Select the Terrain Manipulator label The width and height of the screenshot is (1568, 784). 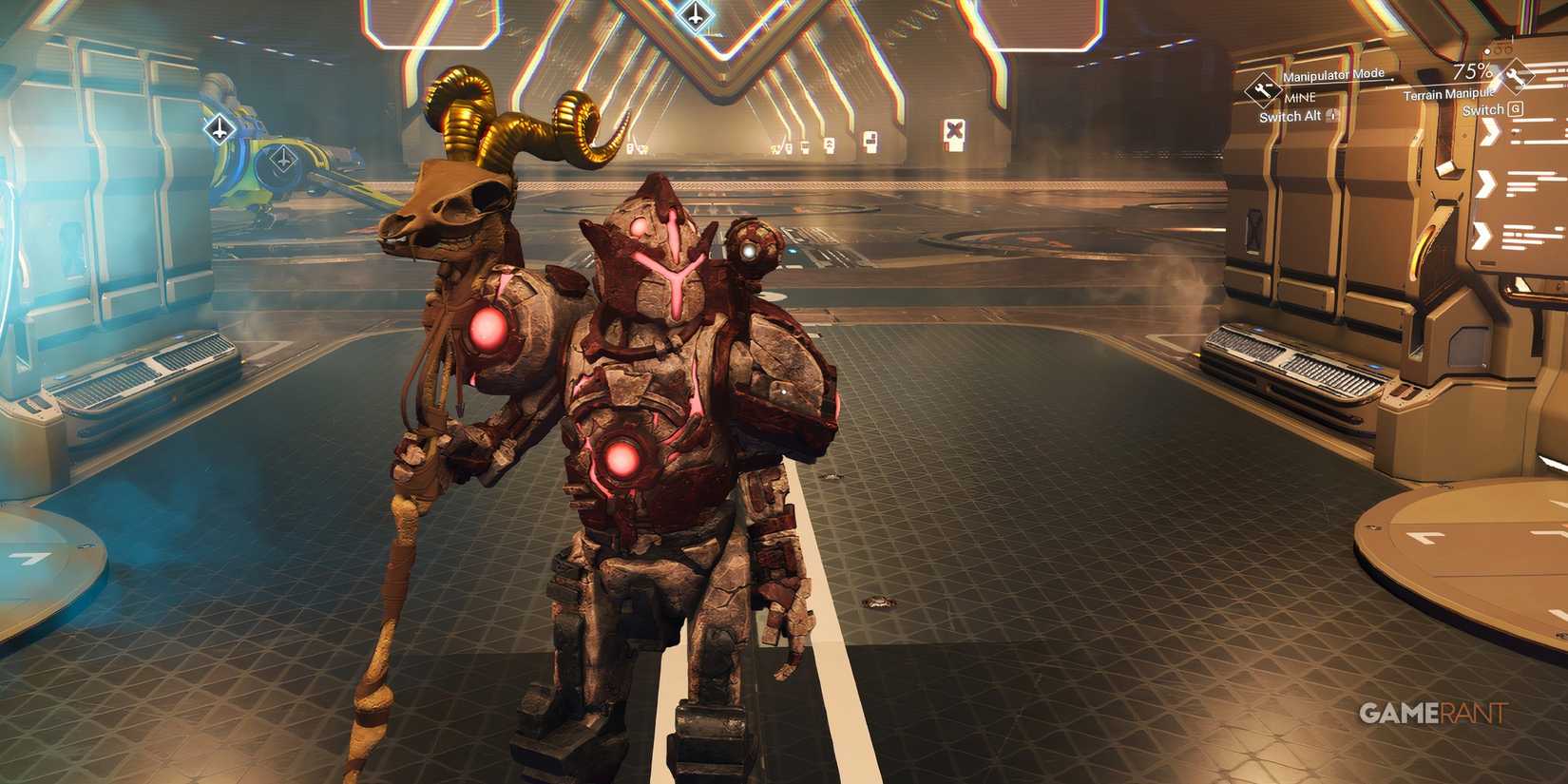click(1449, 93)
